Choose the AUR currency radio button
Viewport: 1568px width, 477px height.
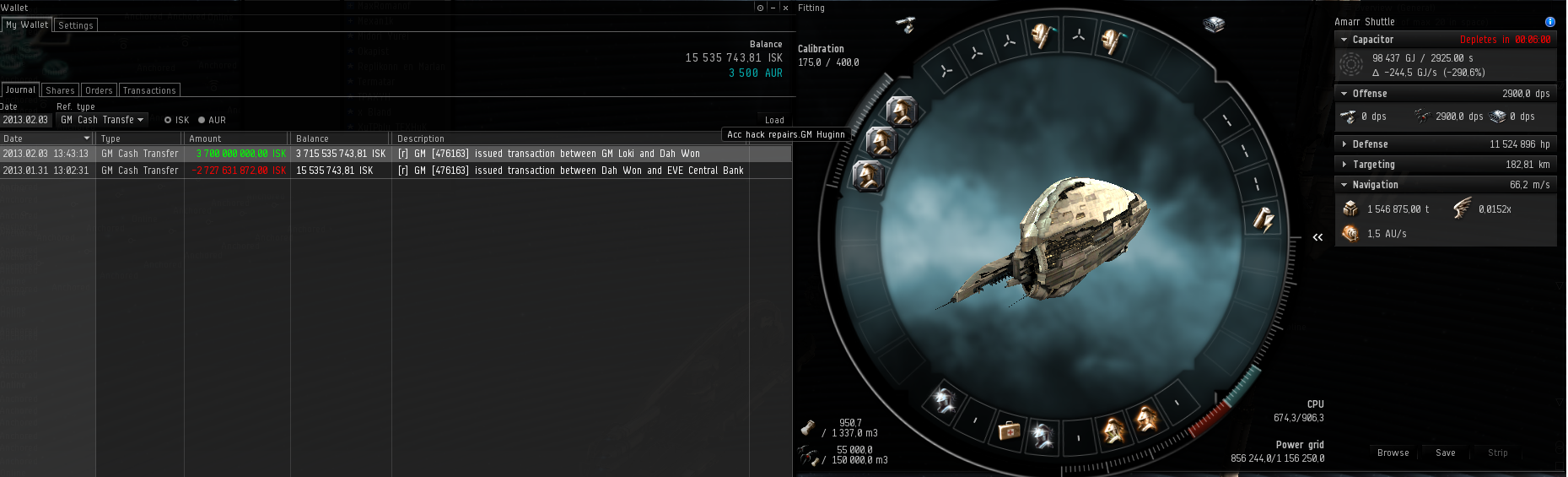tap(202, 120)
